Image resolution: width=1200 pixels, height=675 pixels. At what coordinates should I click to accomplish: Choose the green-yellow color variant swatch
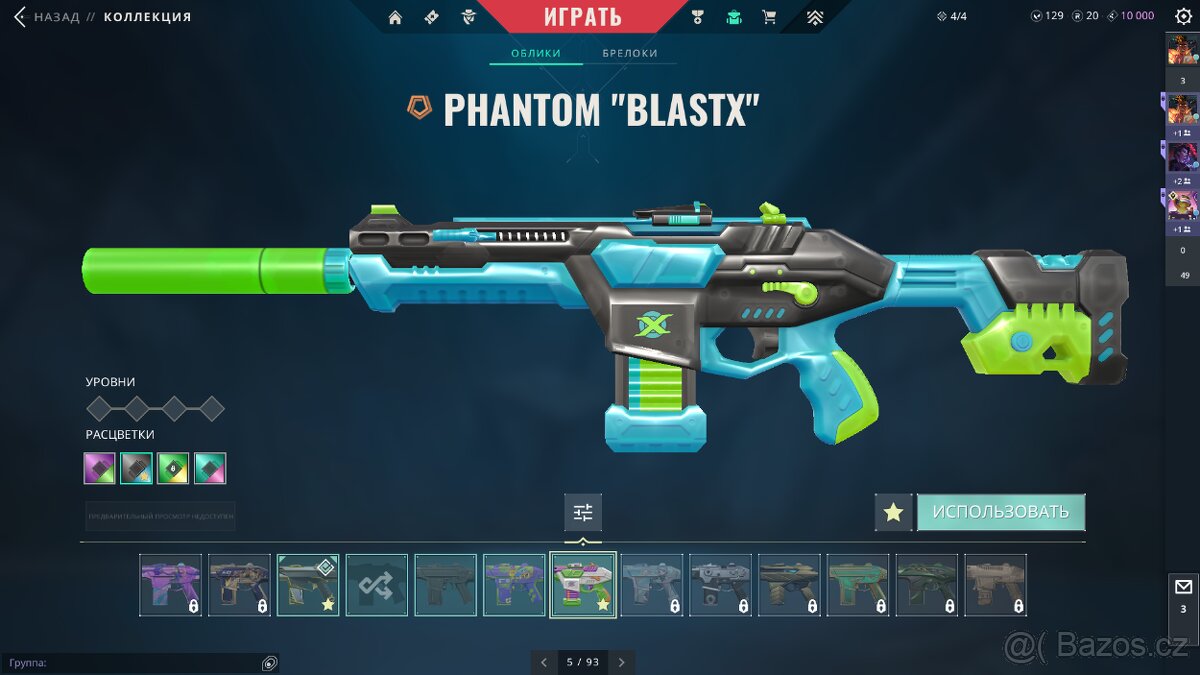[173, 468]
